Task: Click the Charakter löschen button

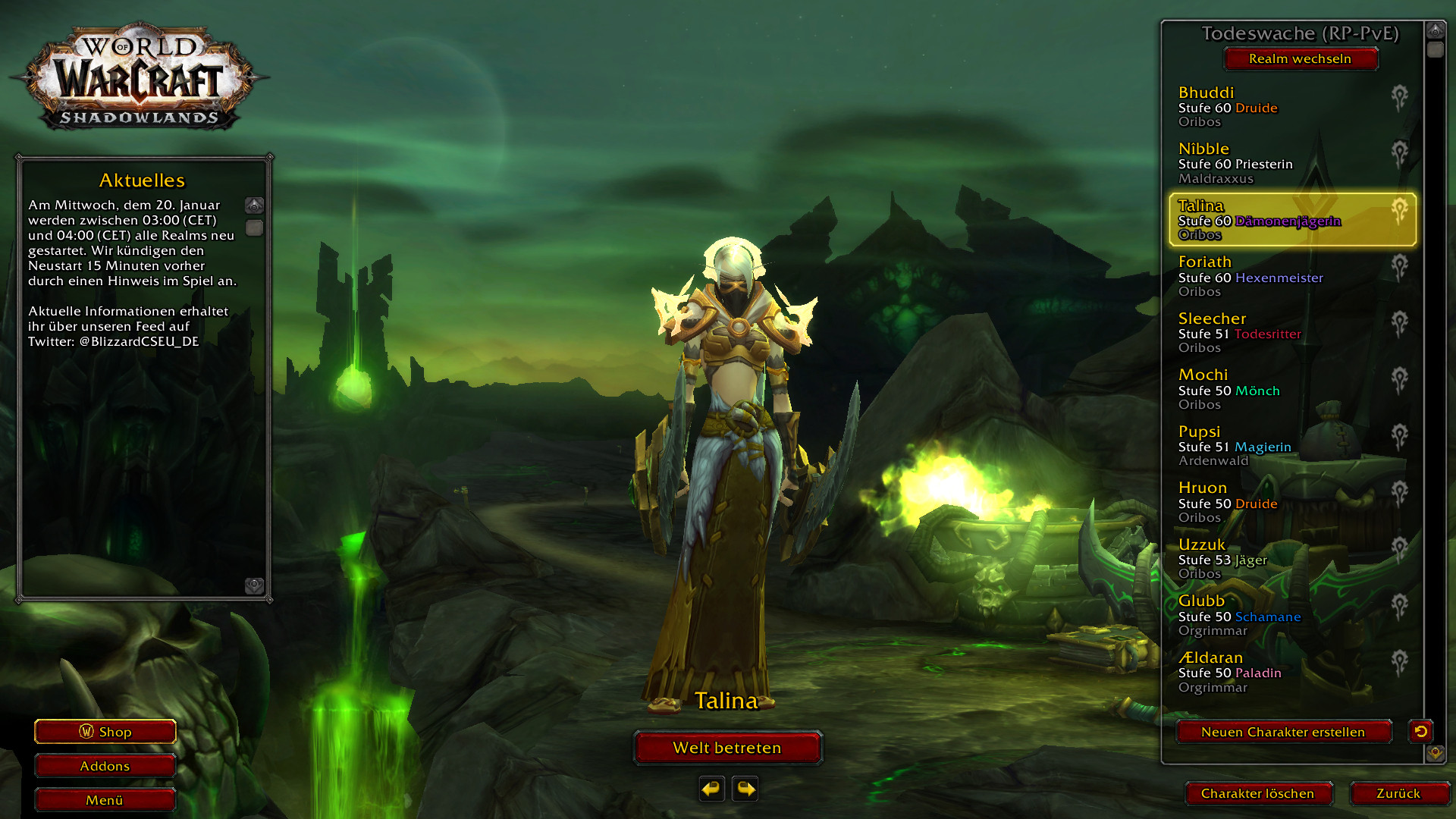Action: (x=1257, y=793)
